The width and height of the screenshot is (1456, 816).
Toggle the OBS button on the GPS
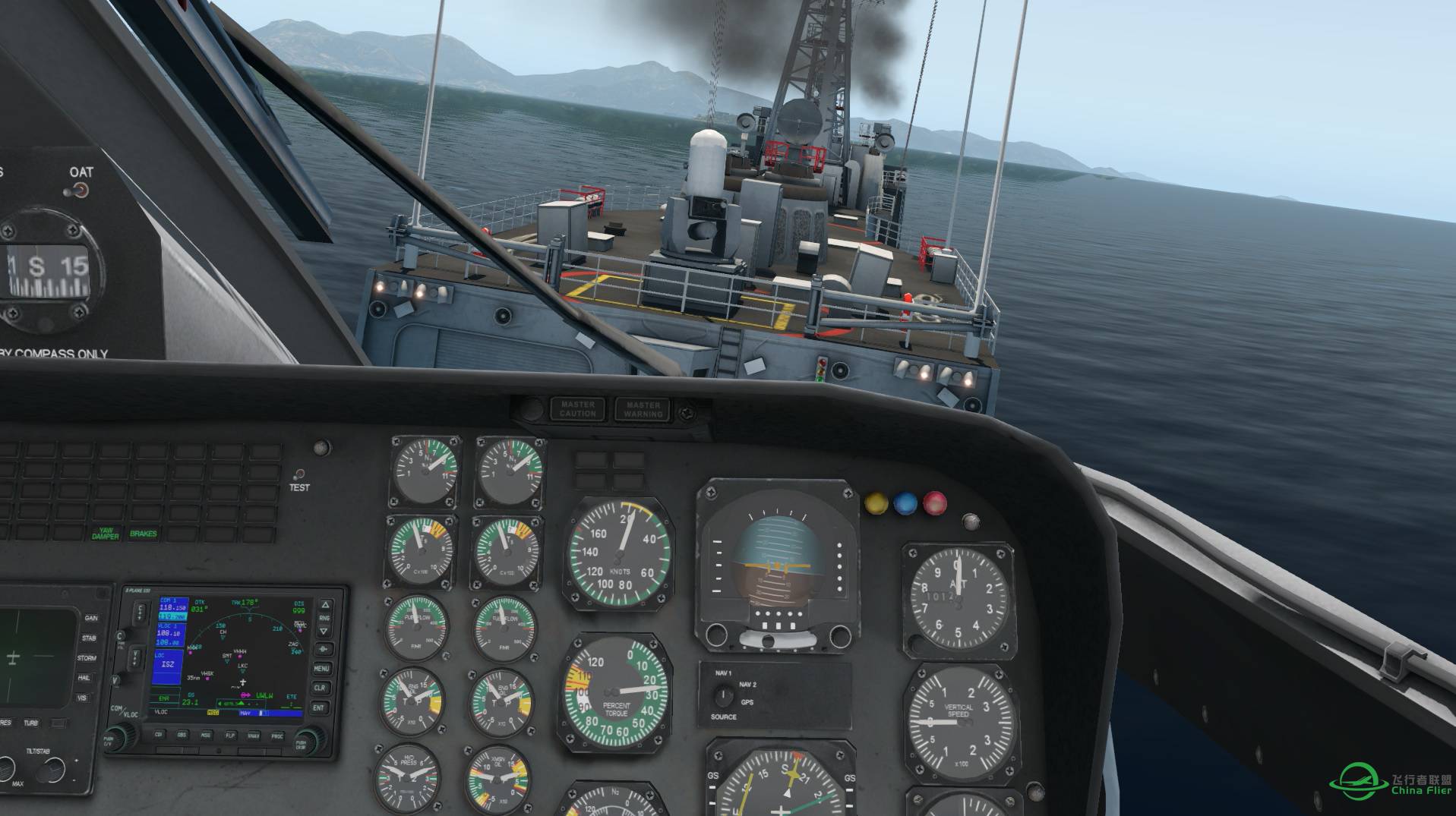182,735
